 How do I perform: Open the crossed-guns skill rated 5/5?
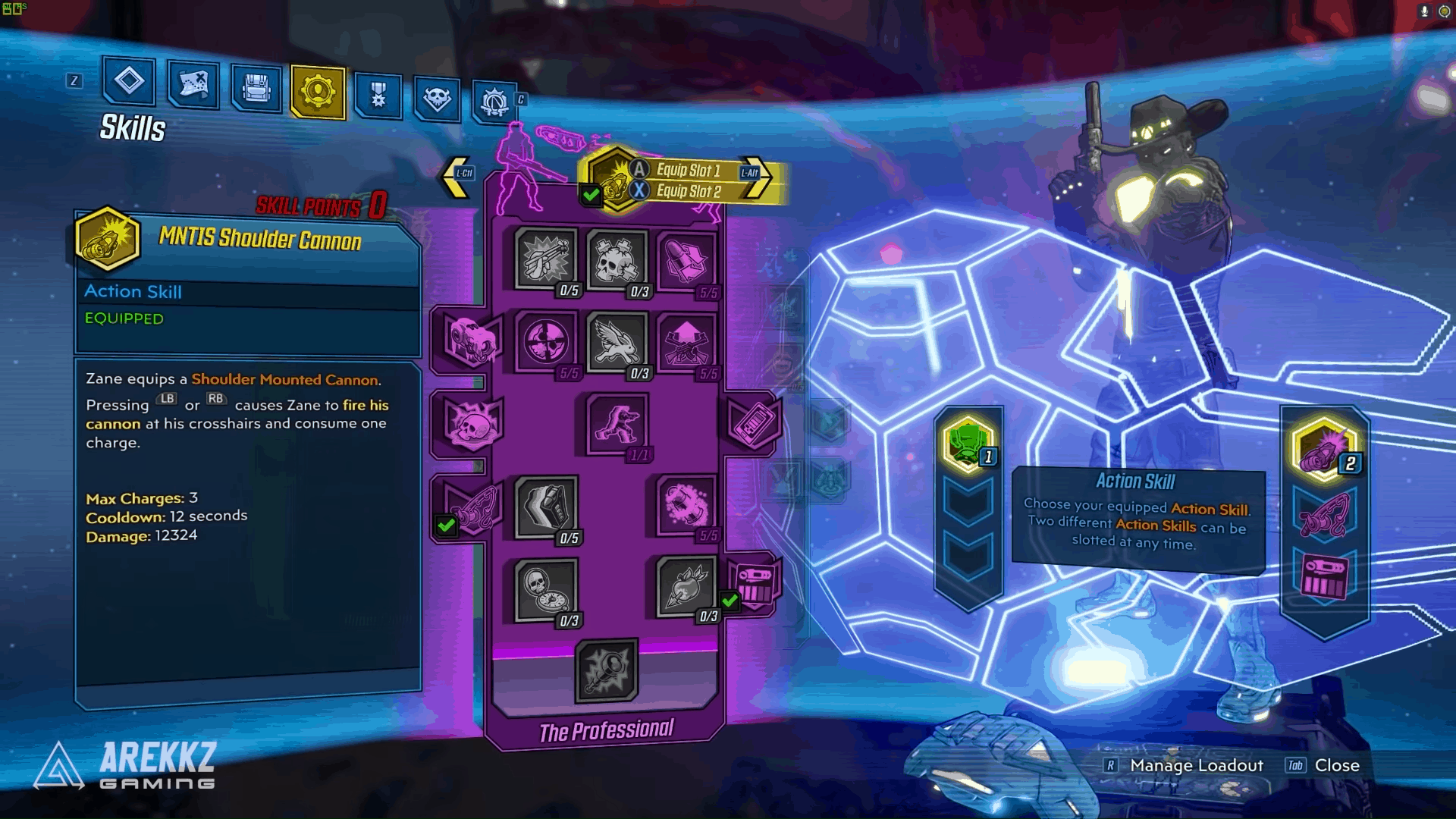(686, 343)
